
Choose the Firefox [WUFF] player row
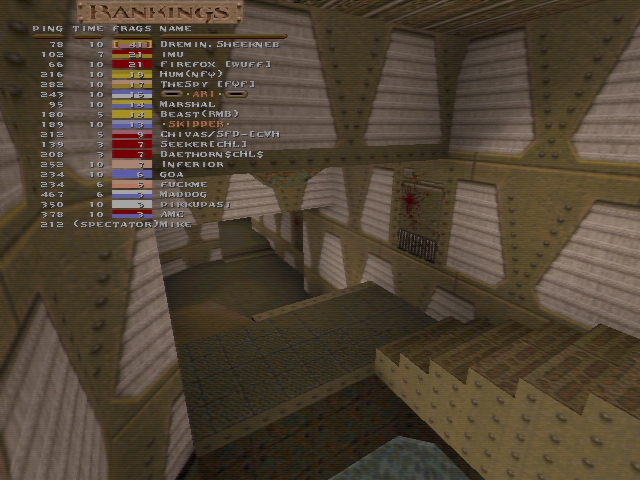206,64
